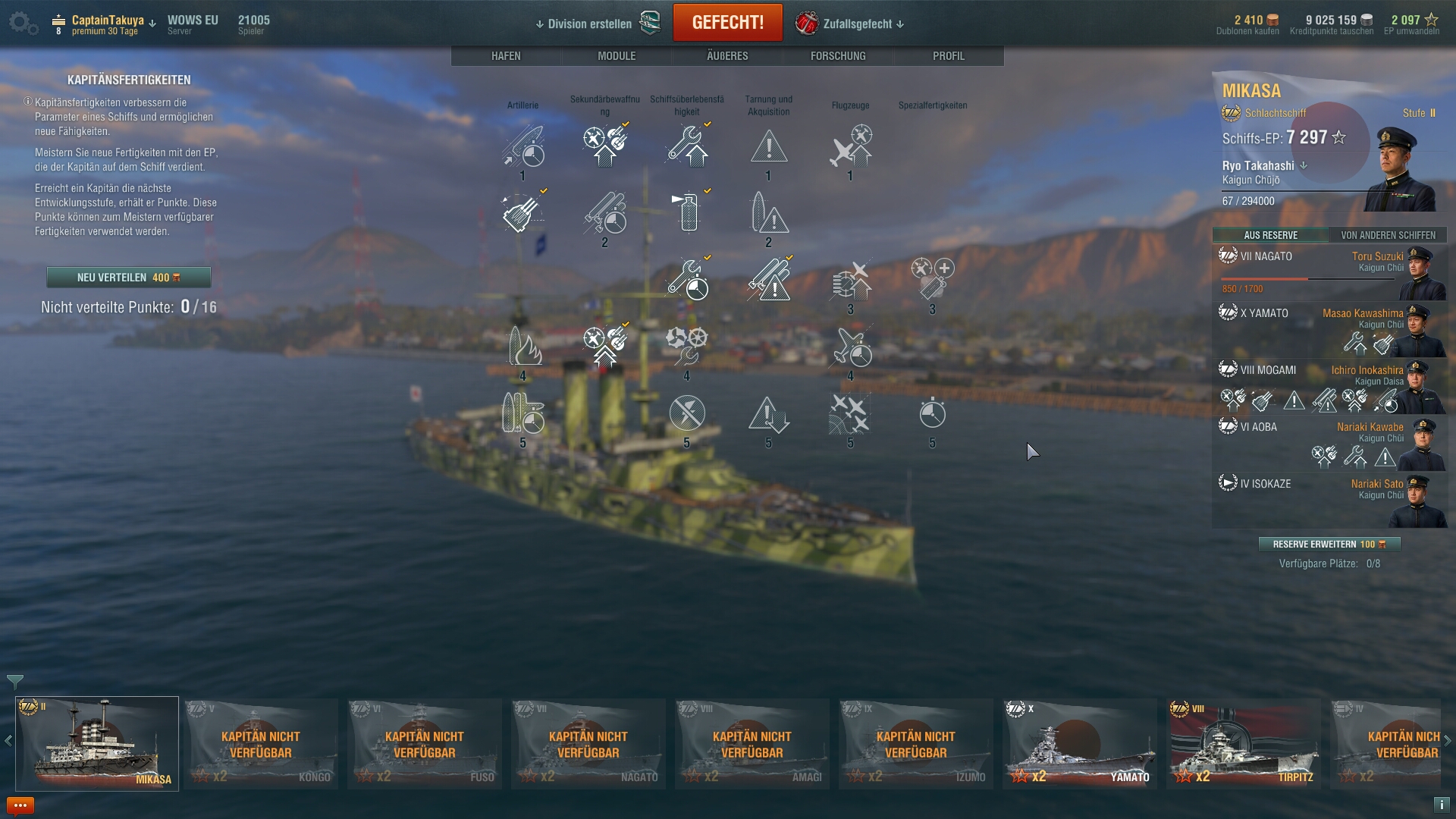Click NEU VERTEILEN to reset skills
The width and height of the screenshot is (1456, 819).
[128, 278]
